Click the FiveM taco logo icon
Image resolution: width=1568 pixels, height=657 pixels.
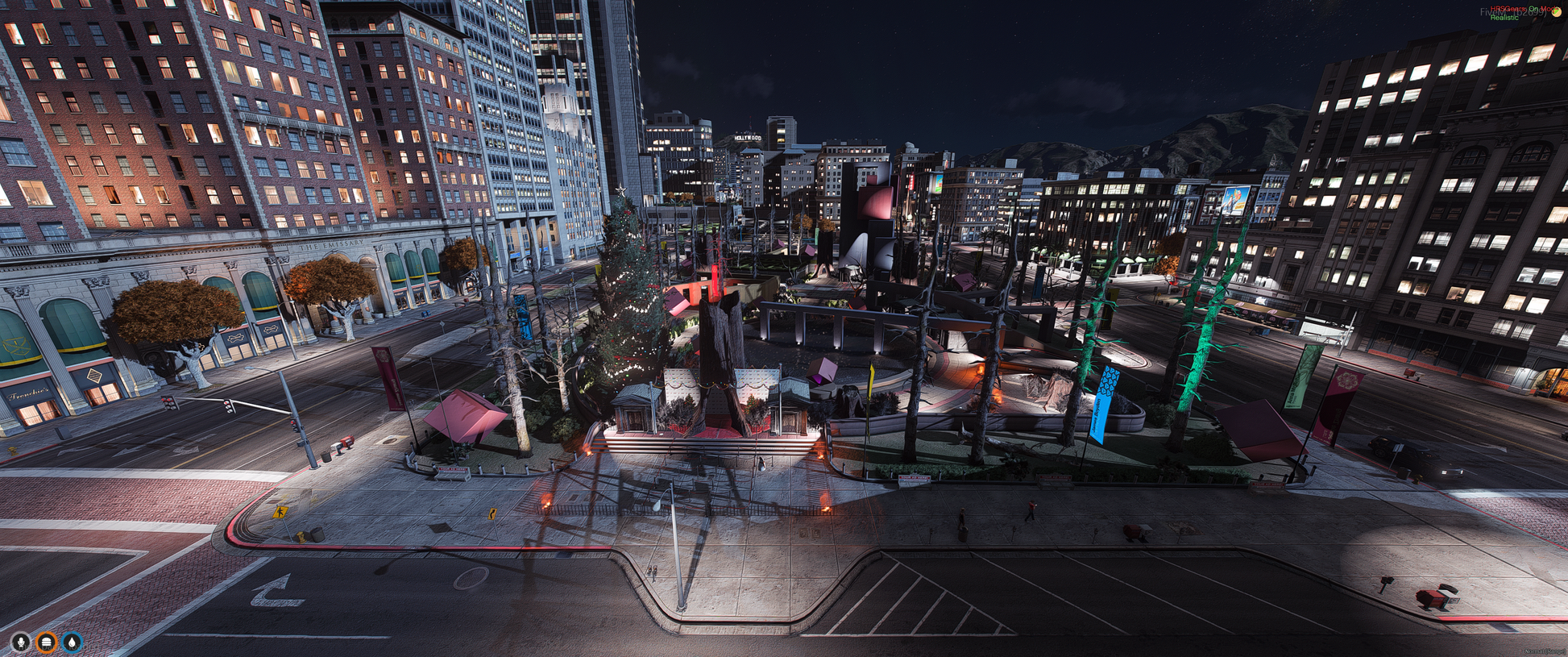(x=1556, y=12)
